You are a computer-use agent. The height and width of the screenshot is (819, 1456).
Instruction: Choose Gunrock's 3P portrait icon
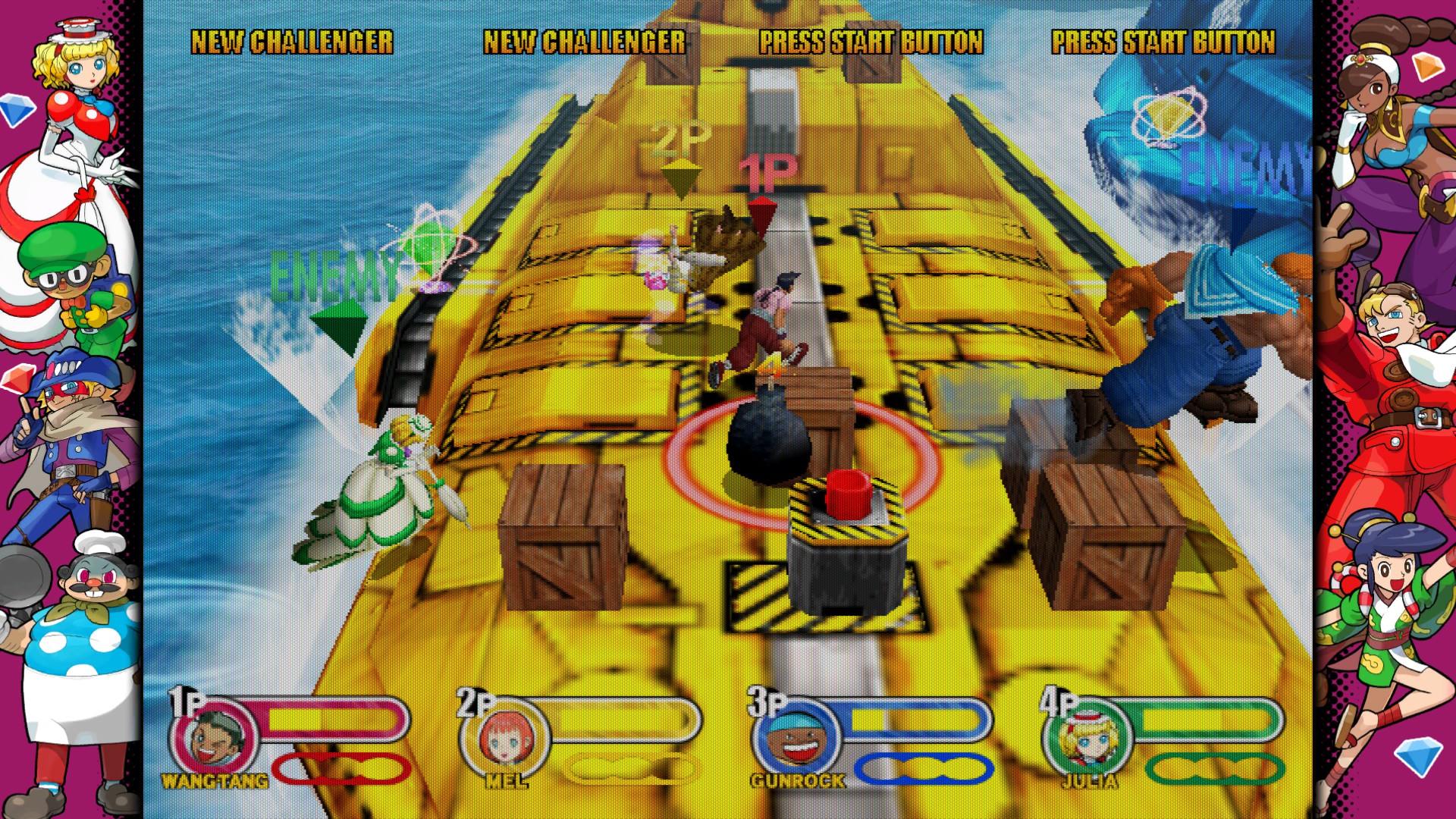(x=796, y=737)
